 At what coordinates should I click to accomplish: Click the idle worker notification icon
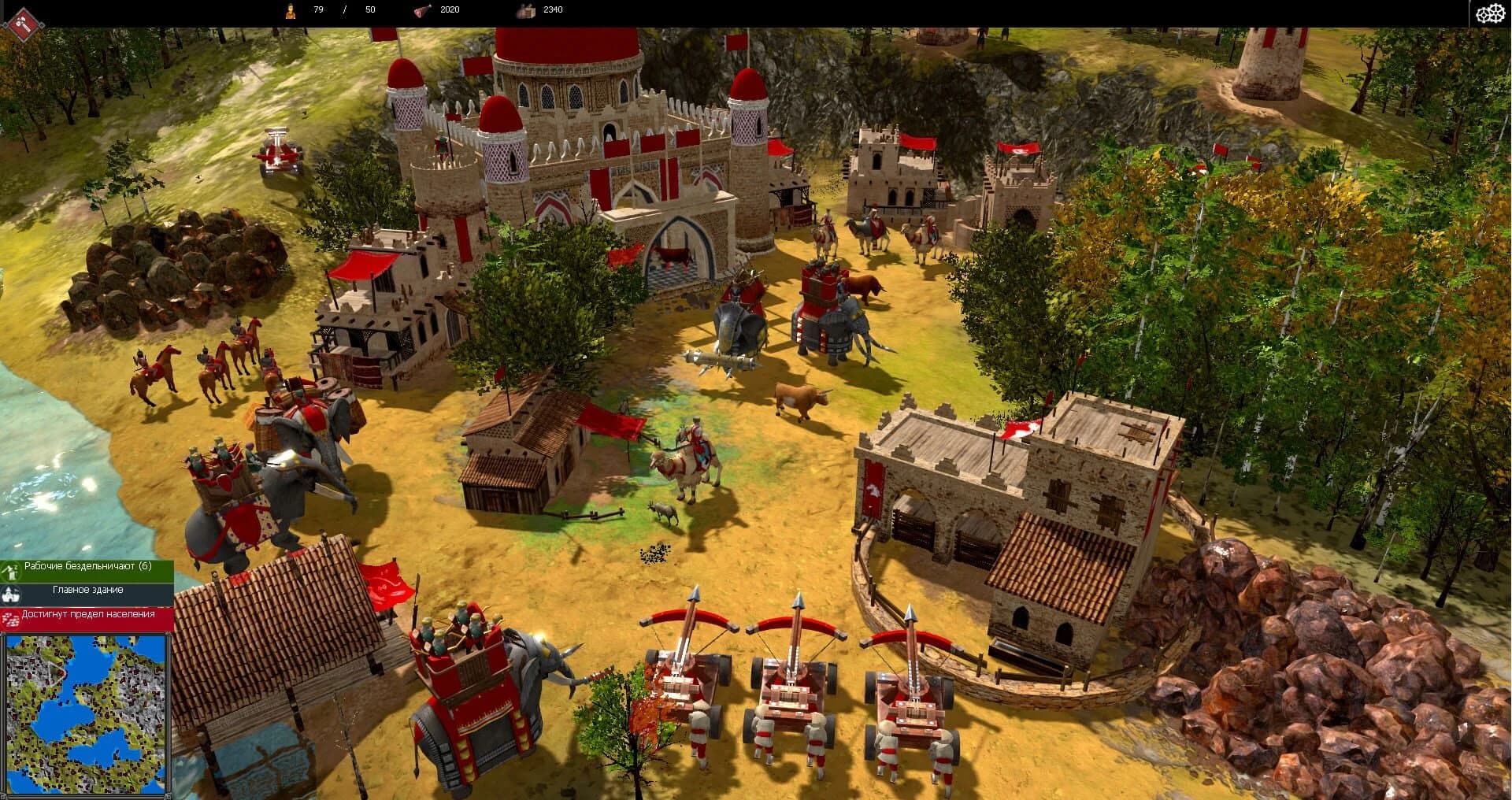pos(11,571)
